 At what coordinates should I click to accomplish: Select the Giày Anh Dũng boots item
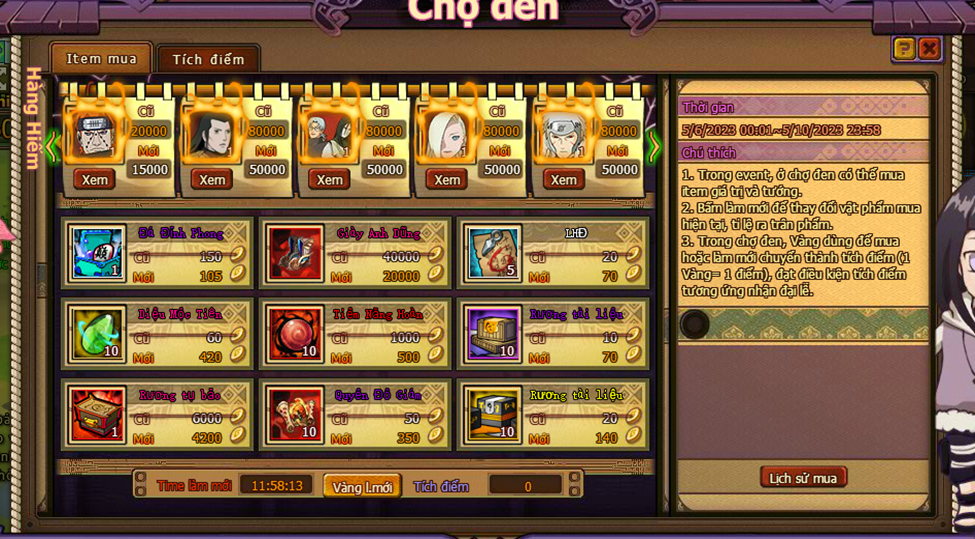pyautogui.click(x=296, y=253)
